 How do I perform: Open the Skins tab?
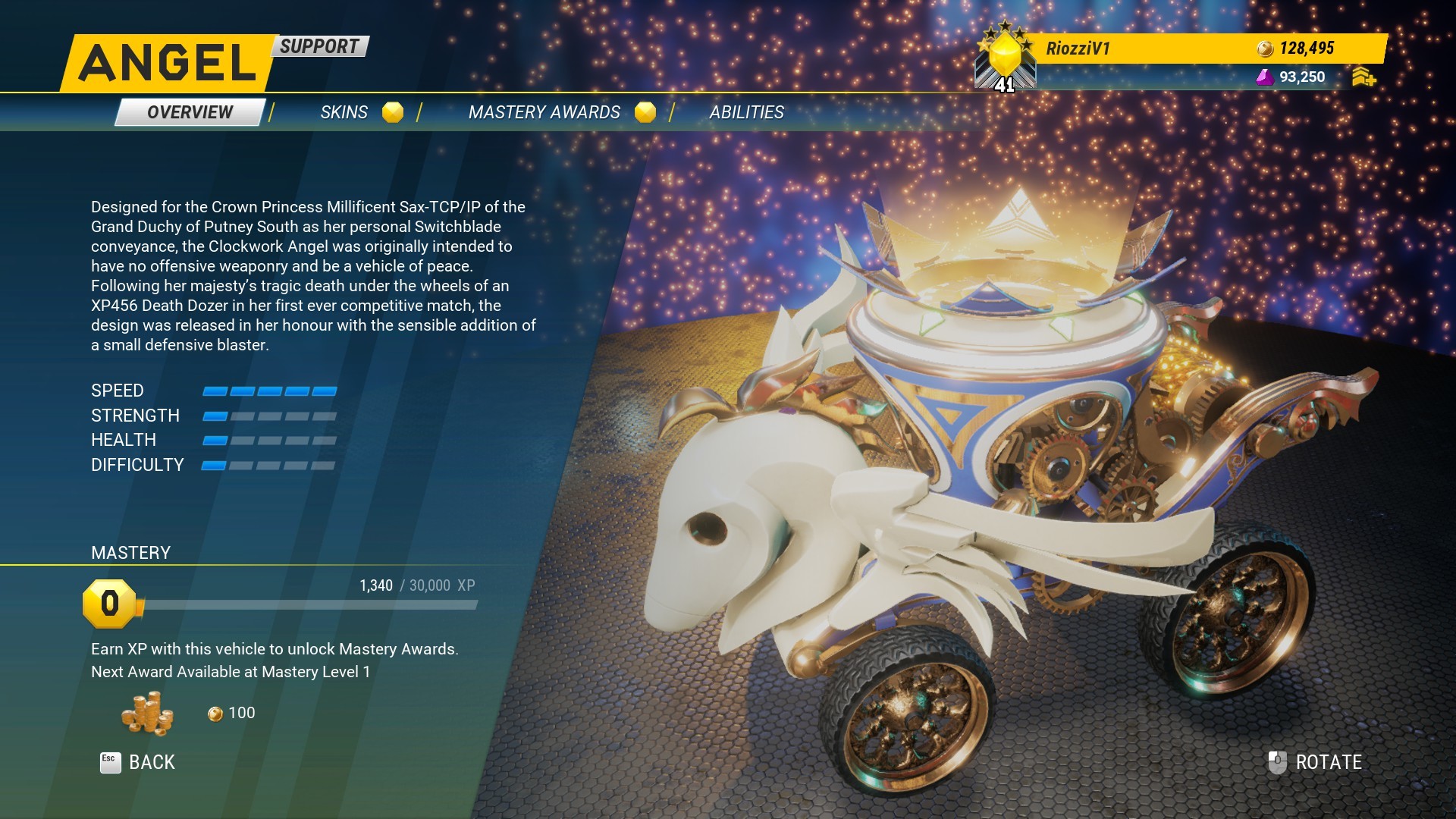344,112
